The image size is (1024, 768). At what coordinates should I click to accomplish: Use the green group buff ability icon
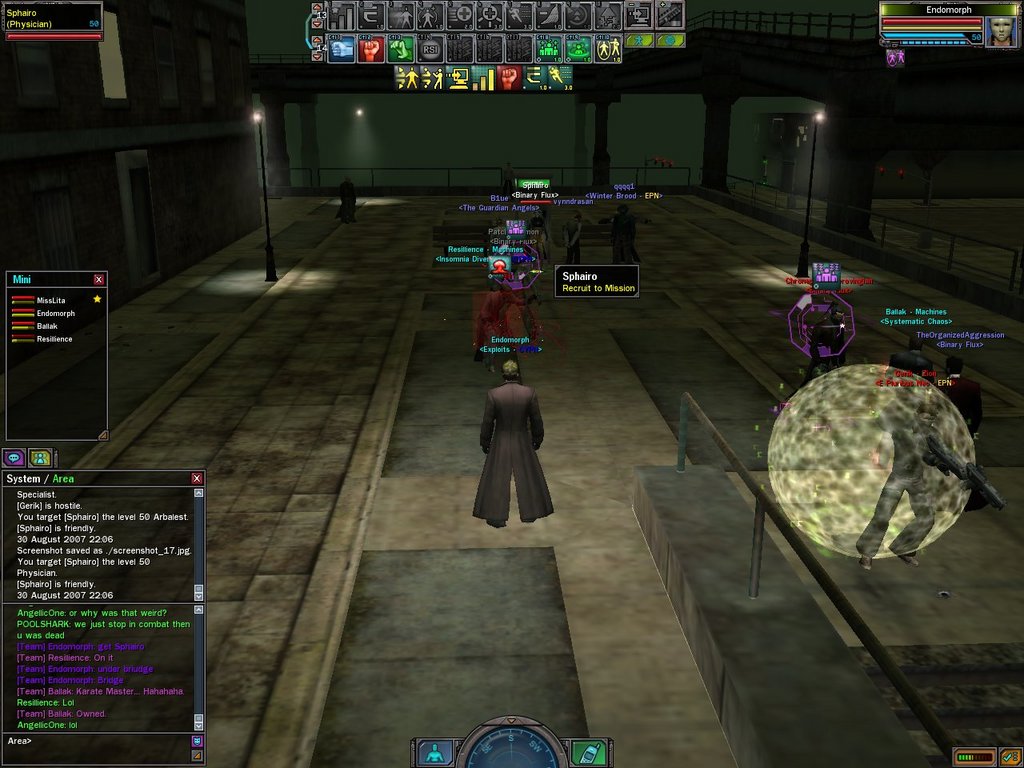[549, 48]
